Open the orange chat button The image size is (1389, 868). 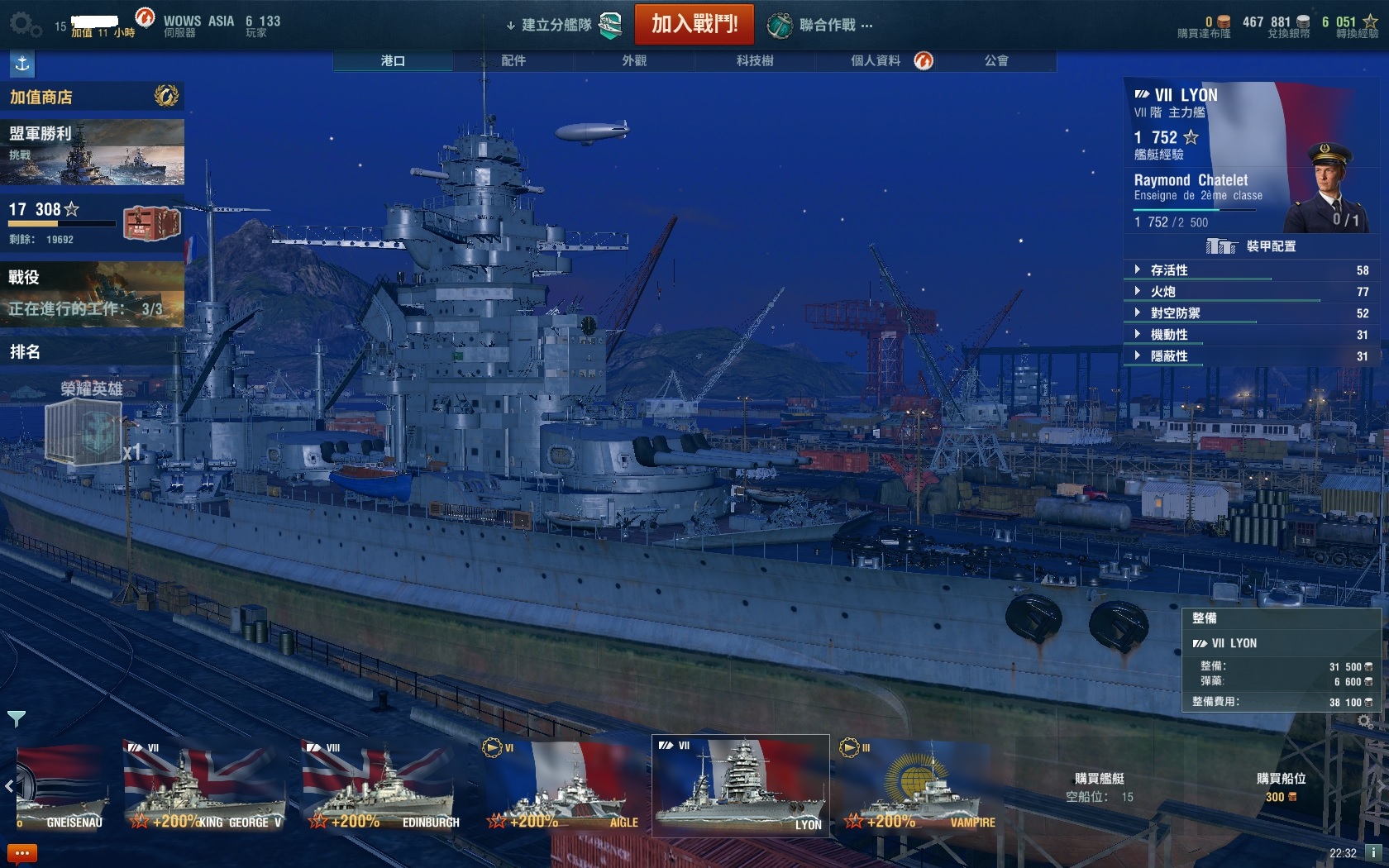[x=21, y=853]
